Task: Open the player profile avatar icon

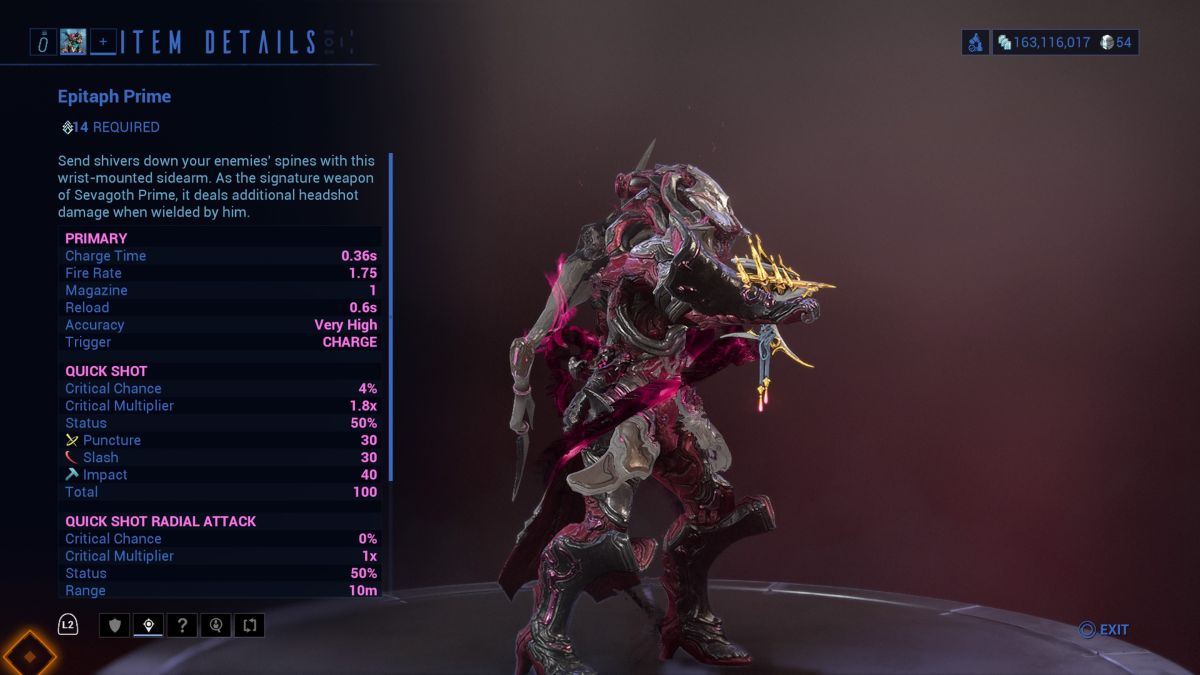Action: pos(73,42)
